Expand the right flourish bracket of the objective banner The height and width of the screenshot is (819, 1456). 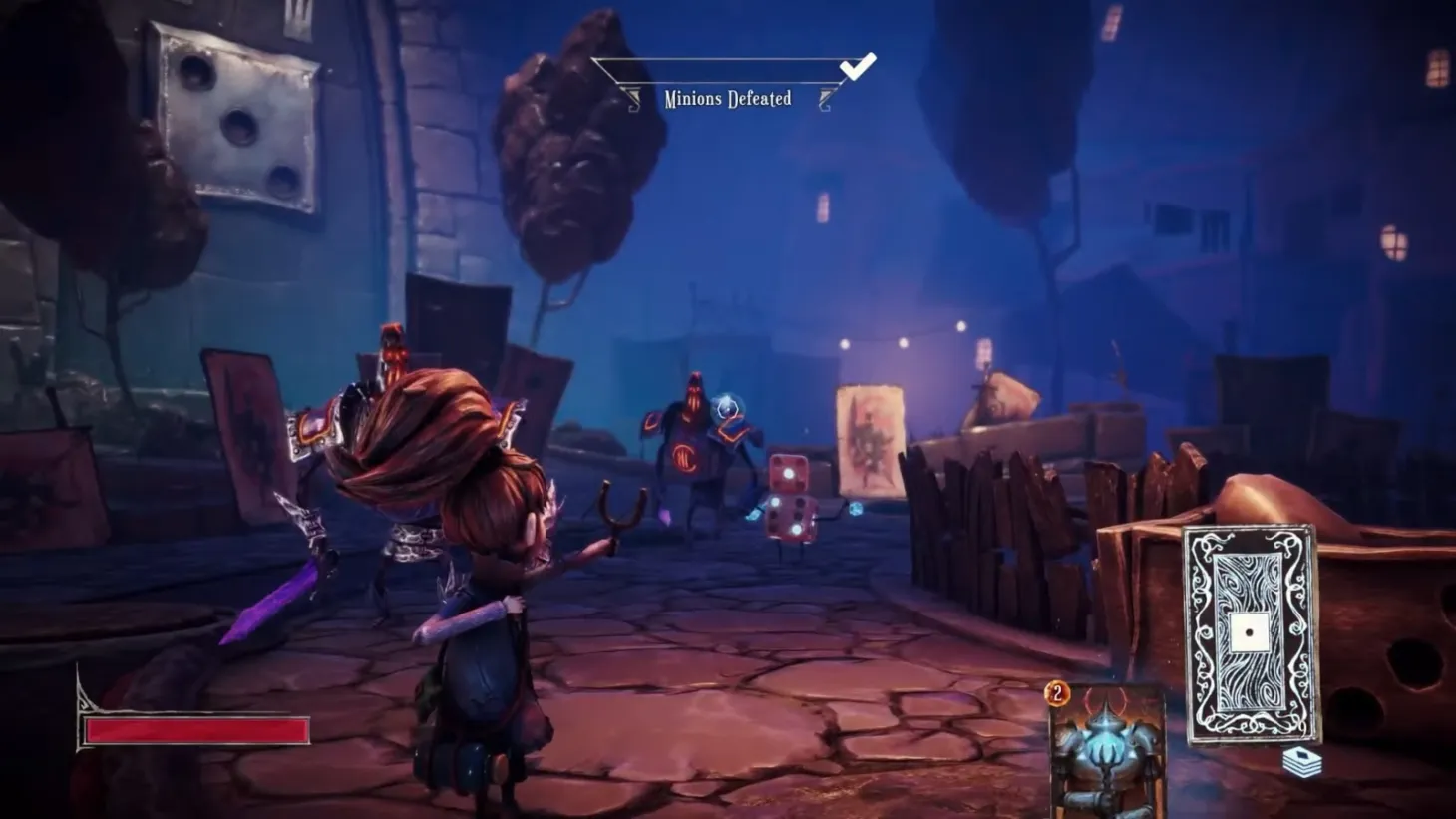point(824,97)
